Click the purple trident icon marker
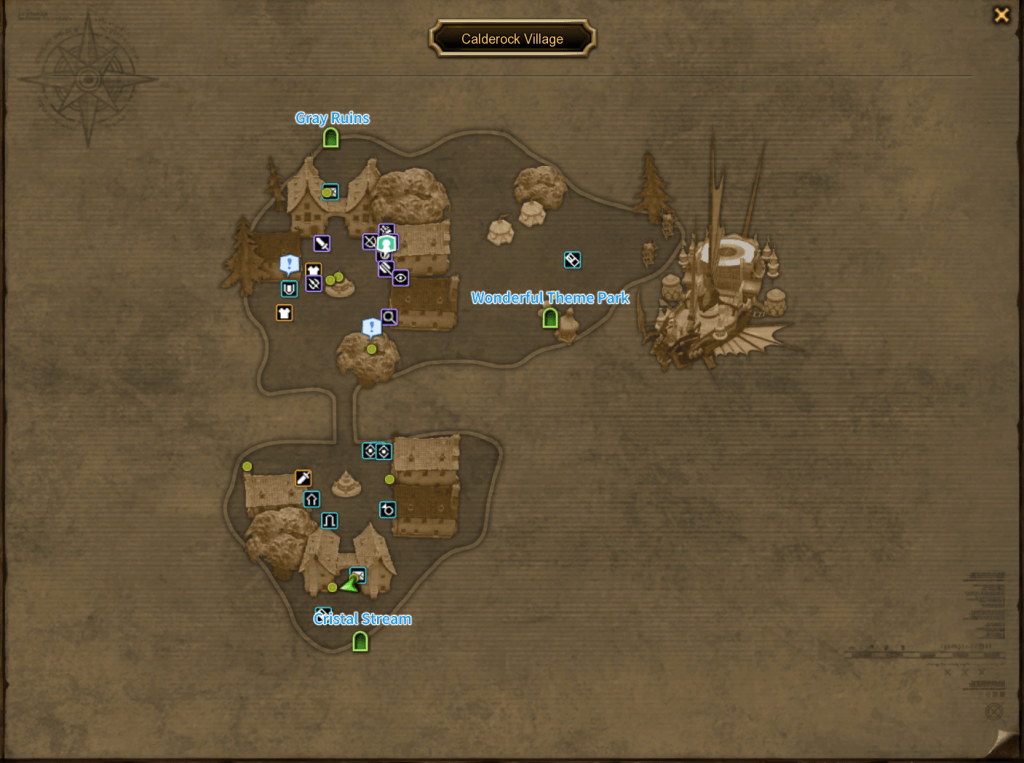This screenshot has width=1024, height=763. point(314,284)
